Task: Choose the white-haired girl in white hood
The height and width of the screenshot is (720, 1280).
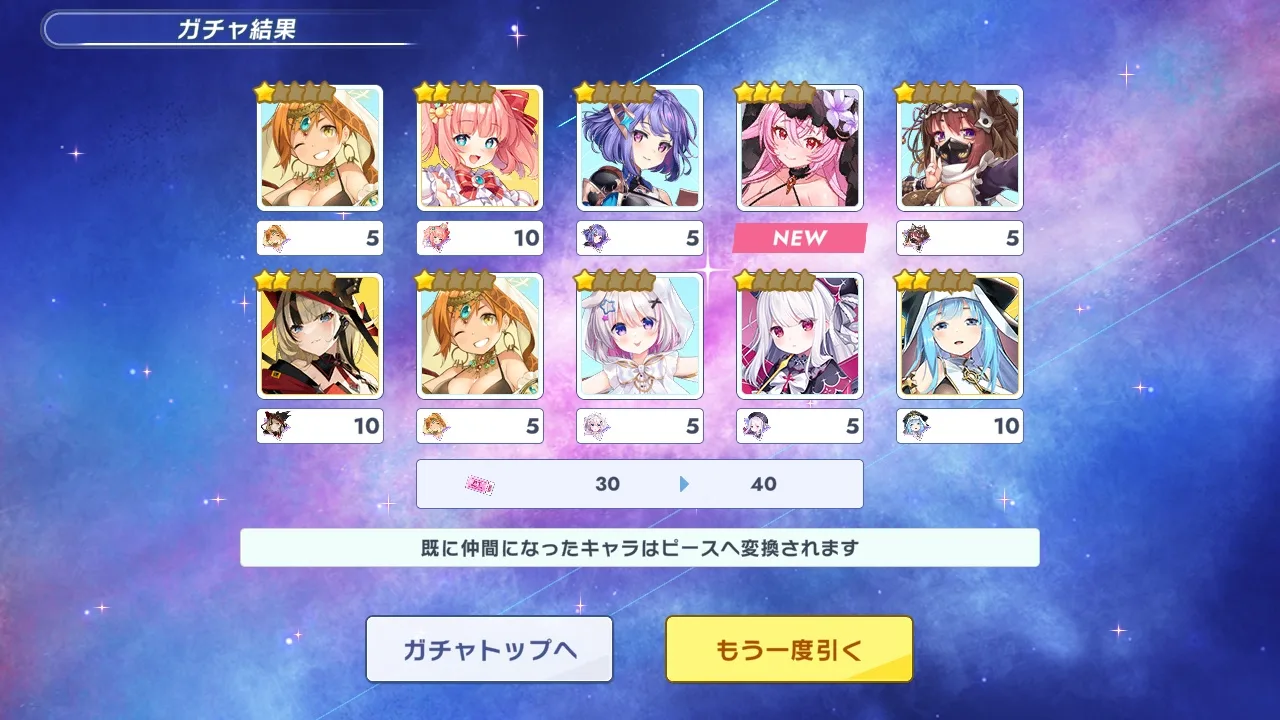Action: [x=640, y=336]
